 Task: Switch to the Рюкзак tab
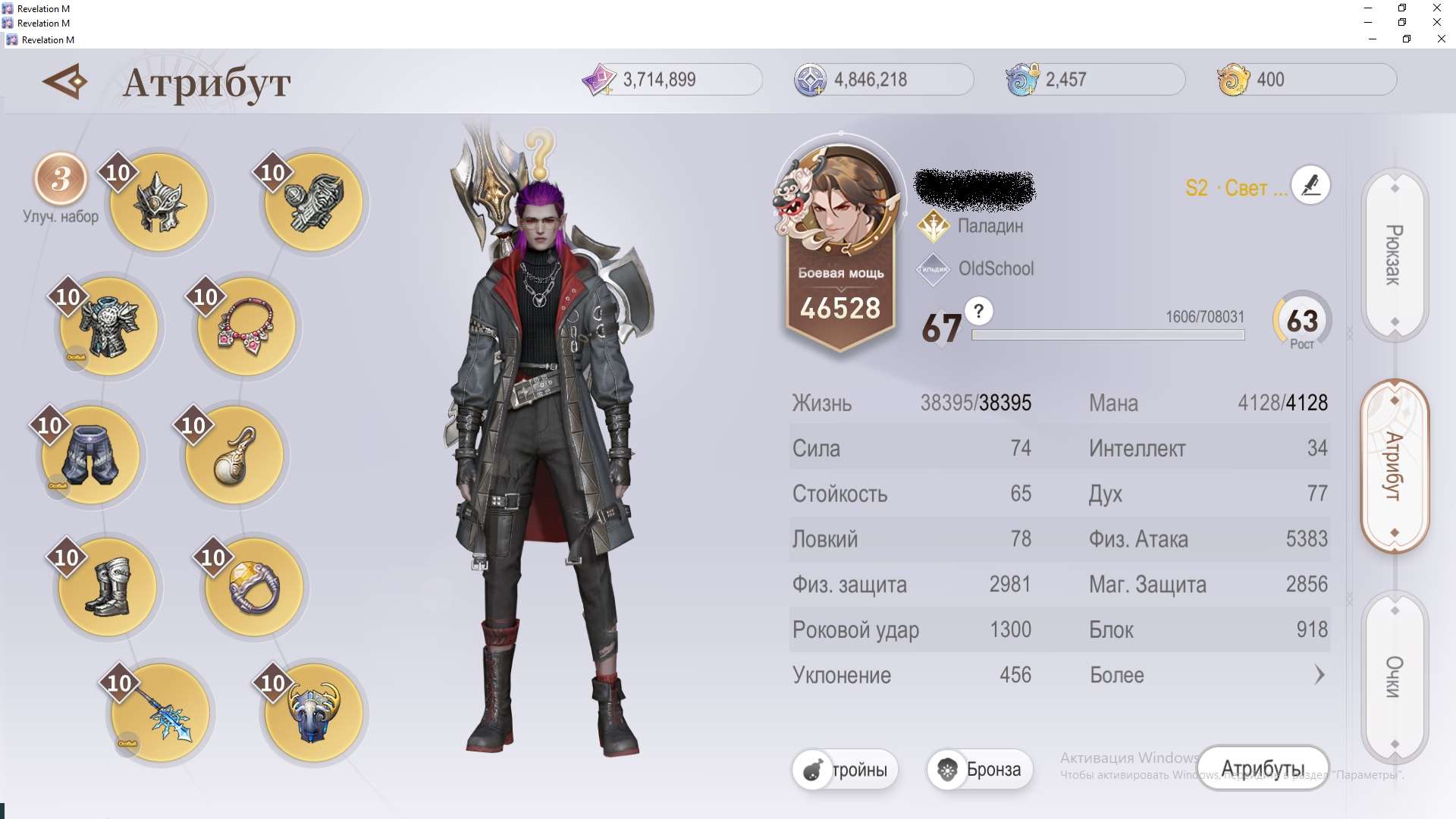1395,255
